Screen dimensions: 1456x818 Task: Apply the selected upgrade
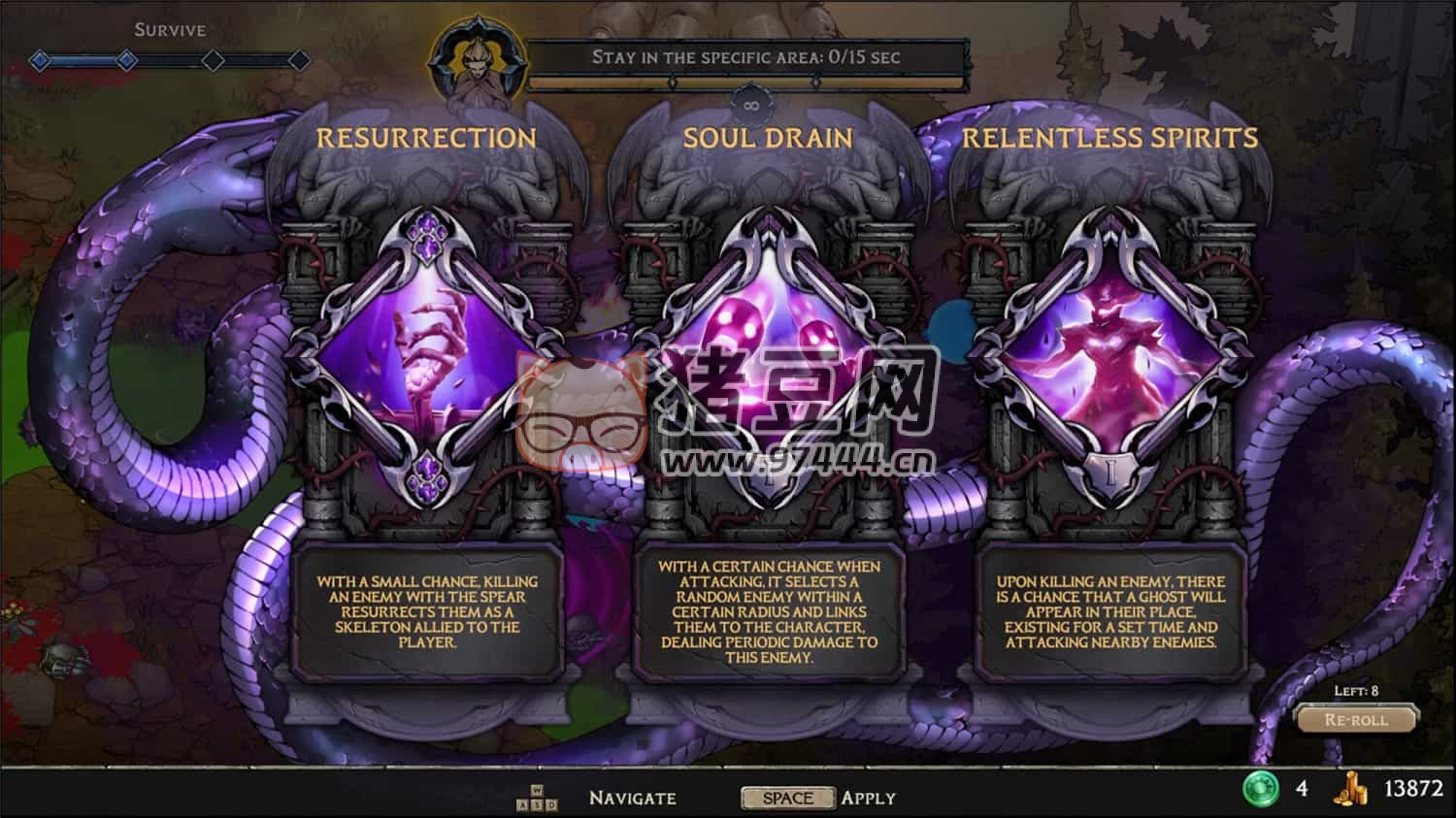[x=787, y=798]
